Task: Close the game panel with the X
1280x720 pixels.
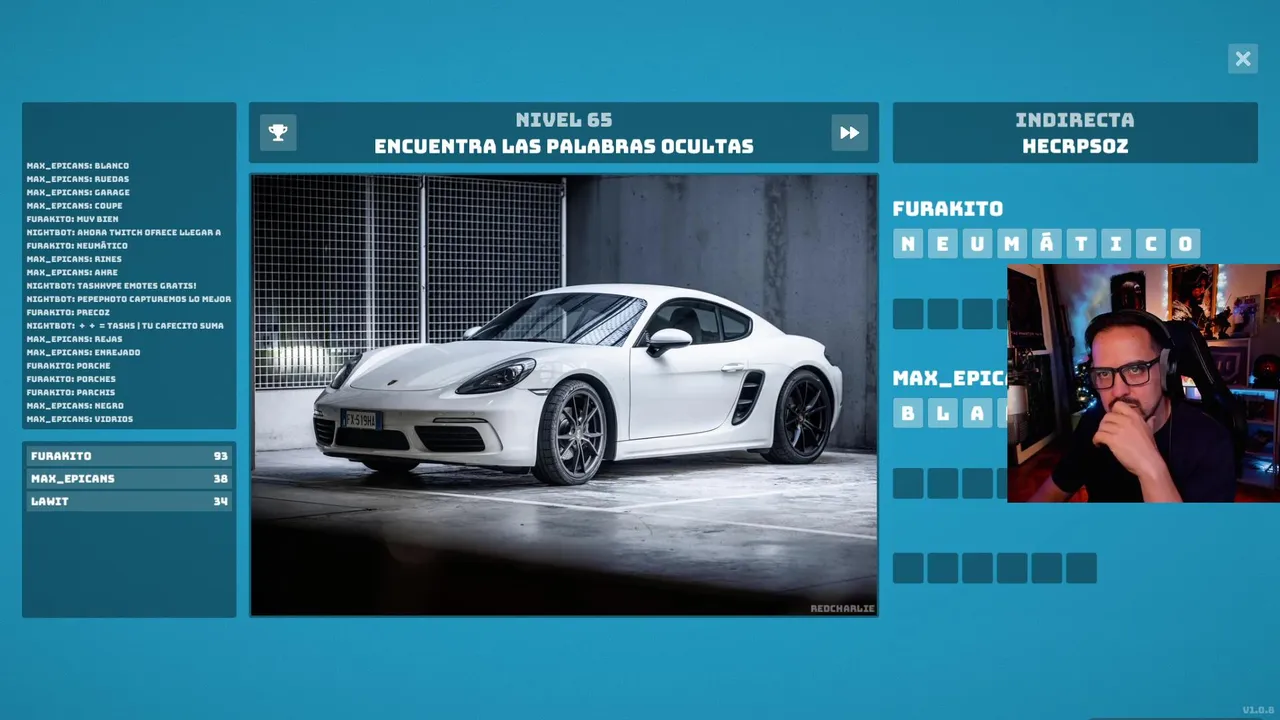Action: [x=1243, y=59]
